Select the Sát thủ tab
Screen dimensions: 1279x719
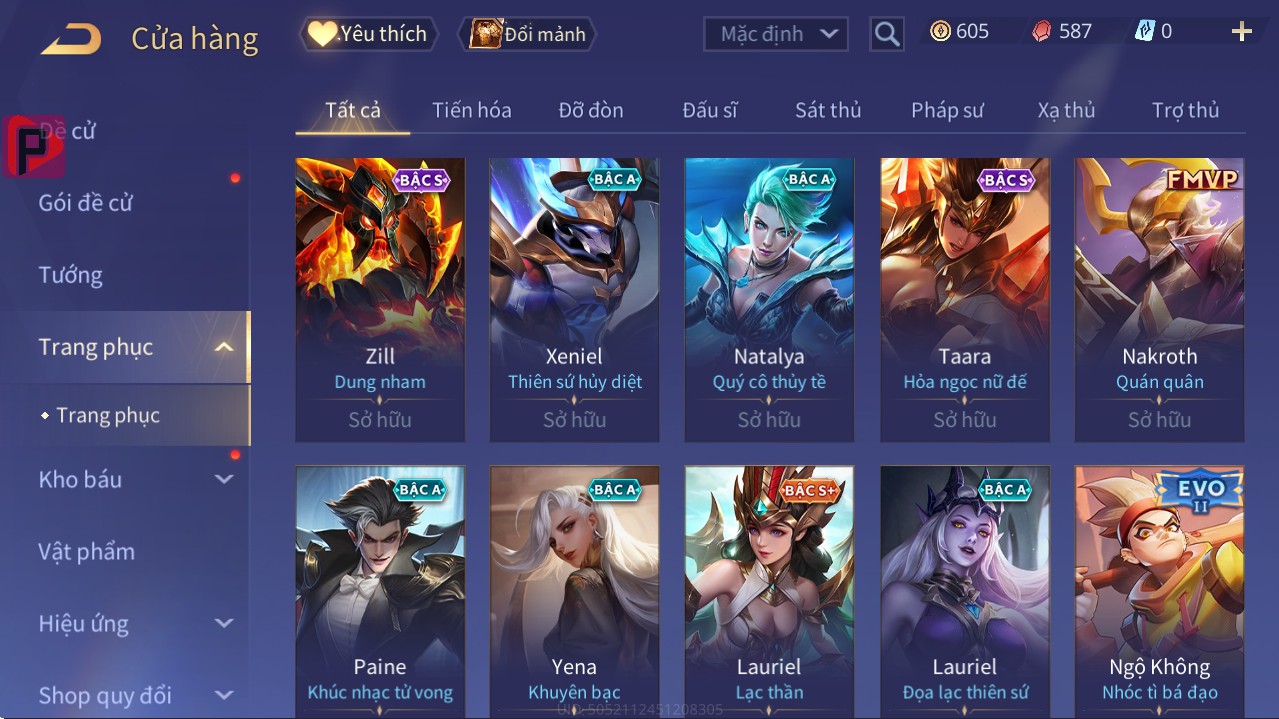coord(828,110)
